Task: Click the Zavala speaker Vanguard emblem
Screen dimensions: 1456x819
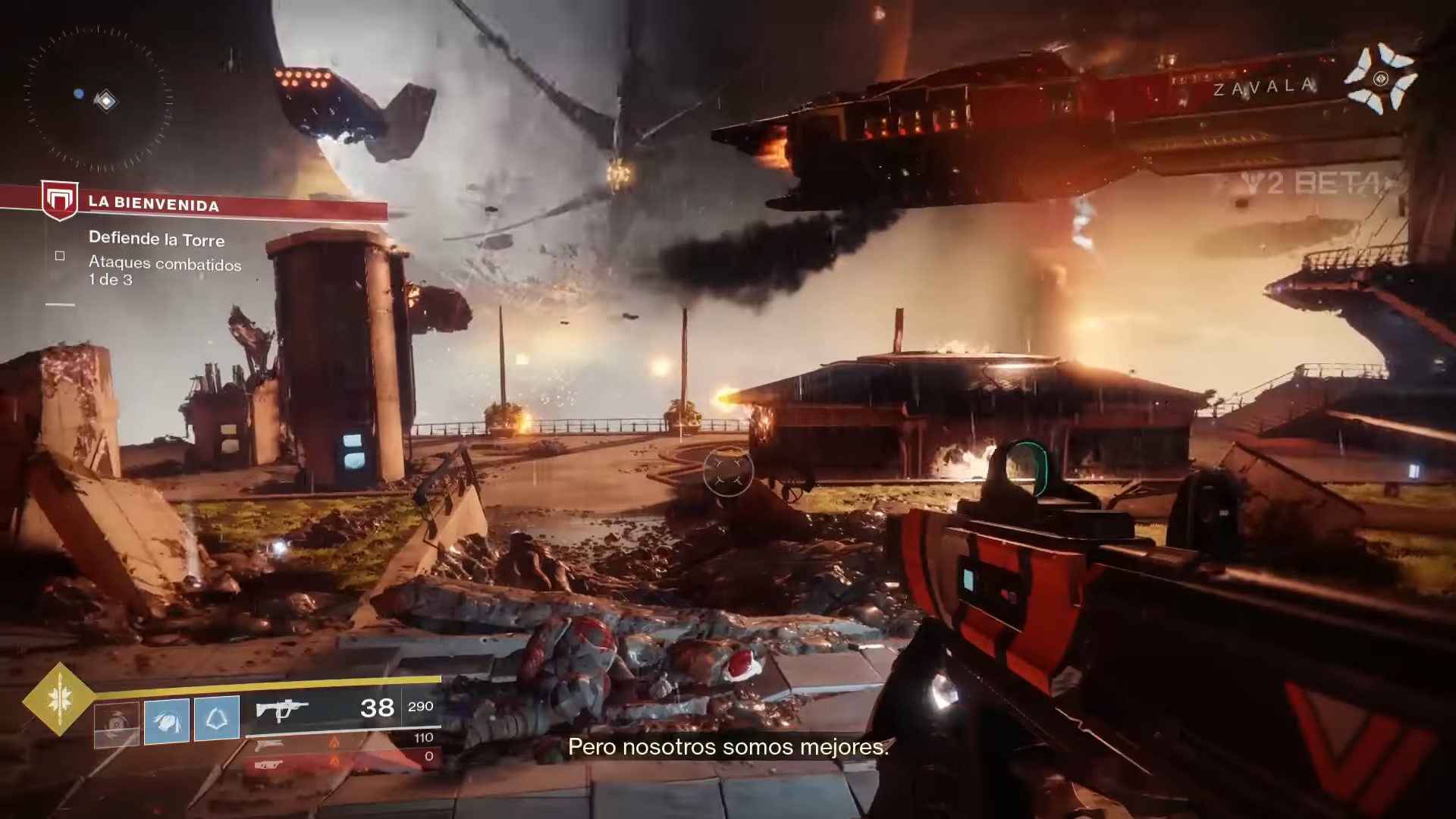Action: [x=1380, y=79]
